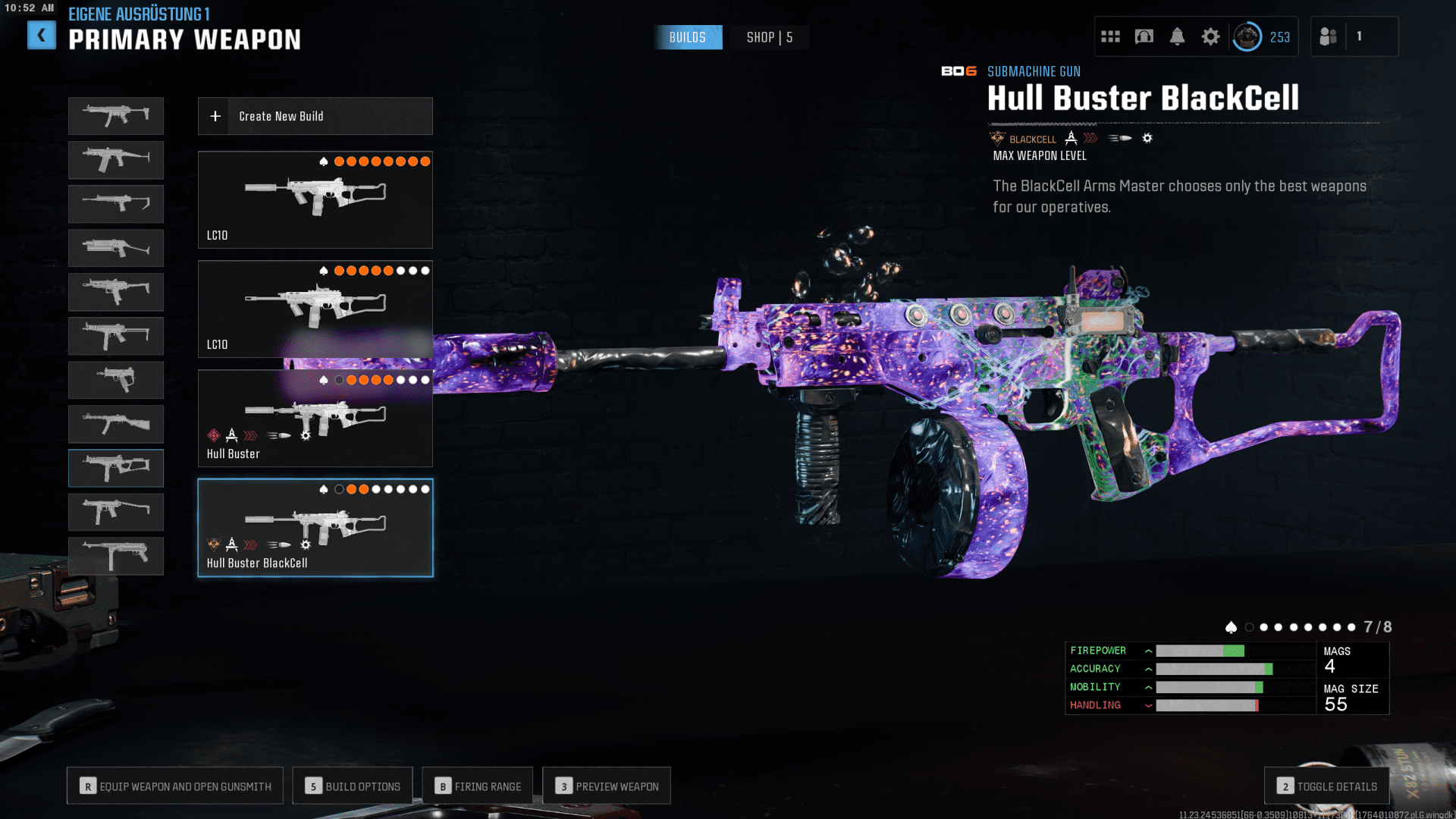Enter the Firing Range
Screen dimensions: 1456x819
(478, 786)
